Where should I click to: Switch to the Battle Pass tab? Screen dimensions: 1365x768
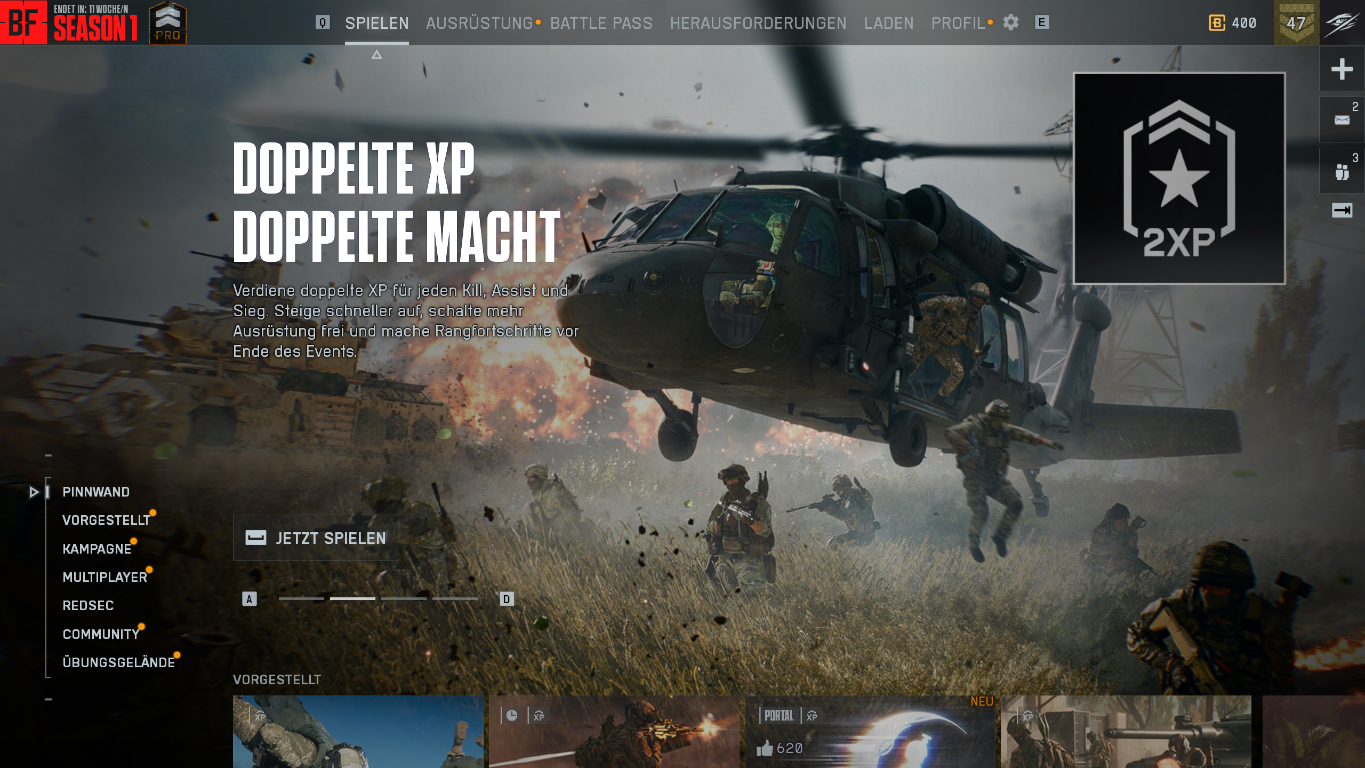600,22
